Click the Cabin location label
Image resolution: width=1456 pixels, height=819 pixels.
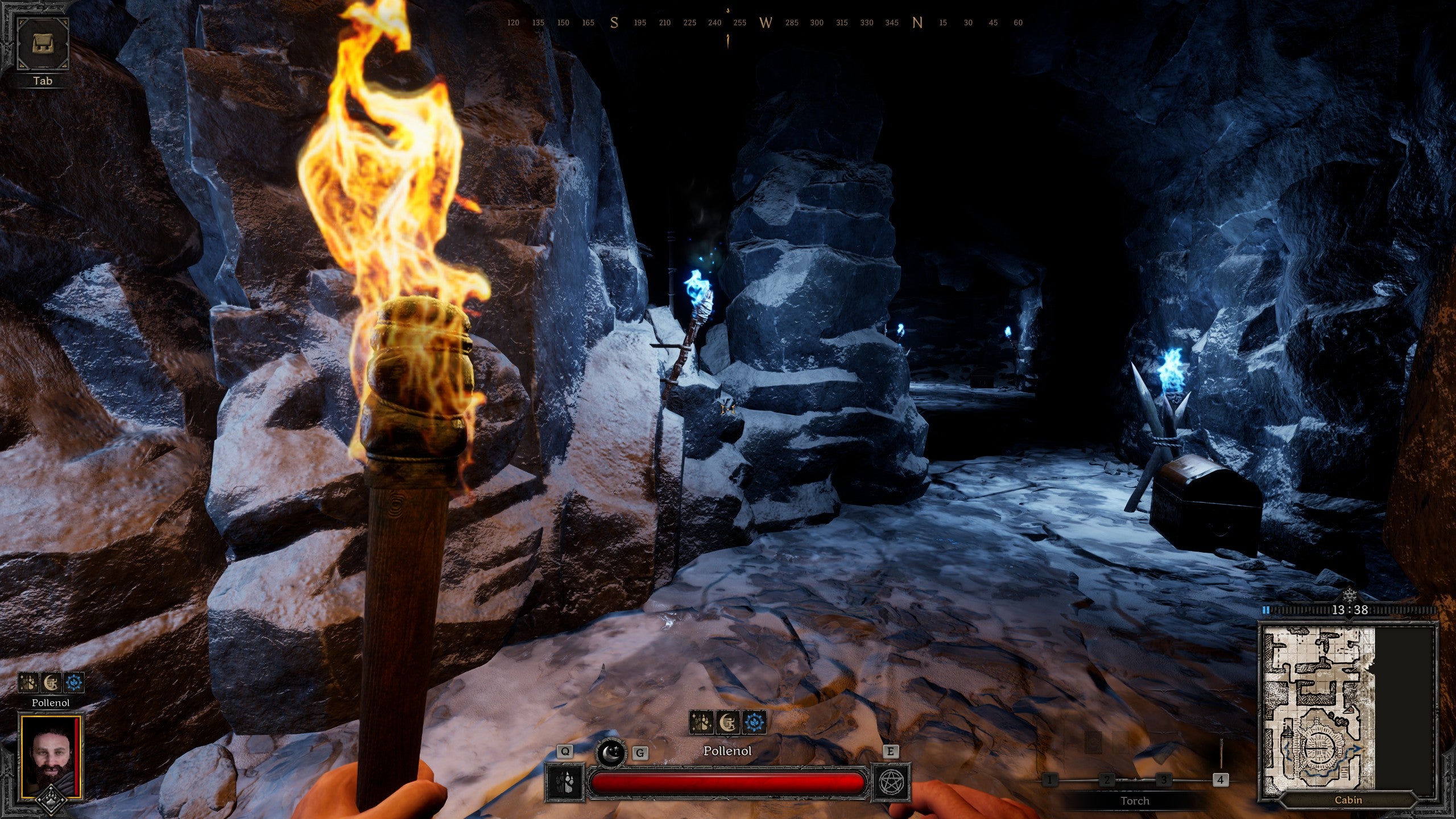(1348, 800)
